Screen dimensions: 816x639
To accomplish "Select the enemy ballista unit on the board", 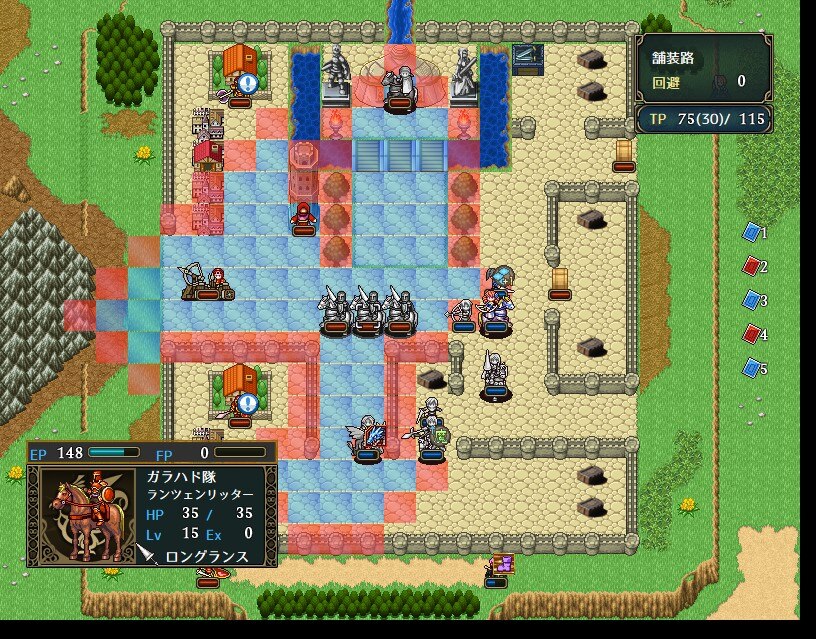I will click(207, 282).
